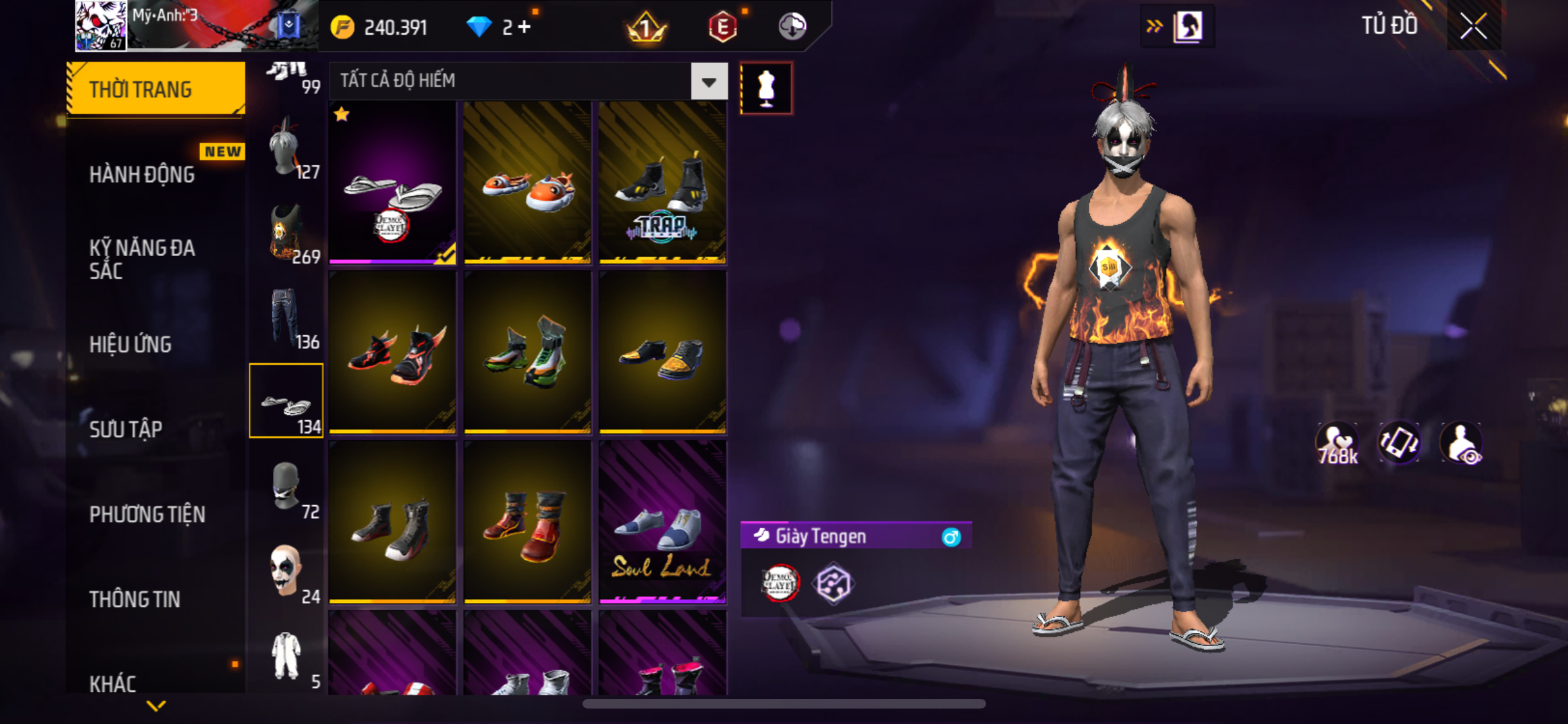Add diamonds with the plus button

[x=525, y=27]
